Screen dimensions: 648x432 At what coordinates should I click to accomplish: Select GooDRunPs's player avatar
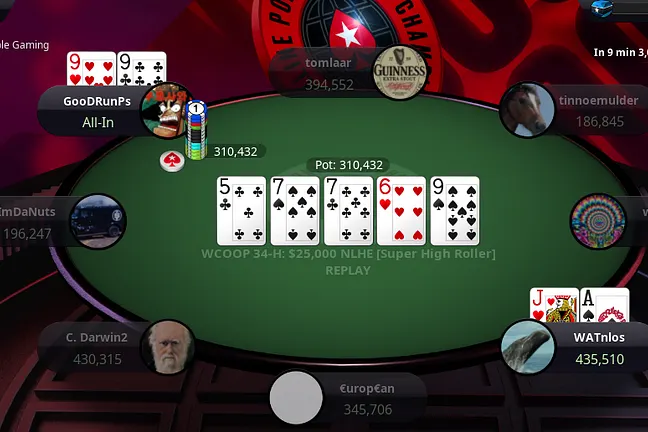[166, 110]
